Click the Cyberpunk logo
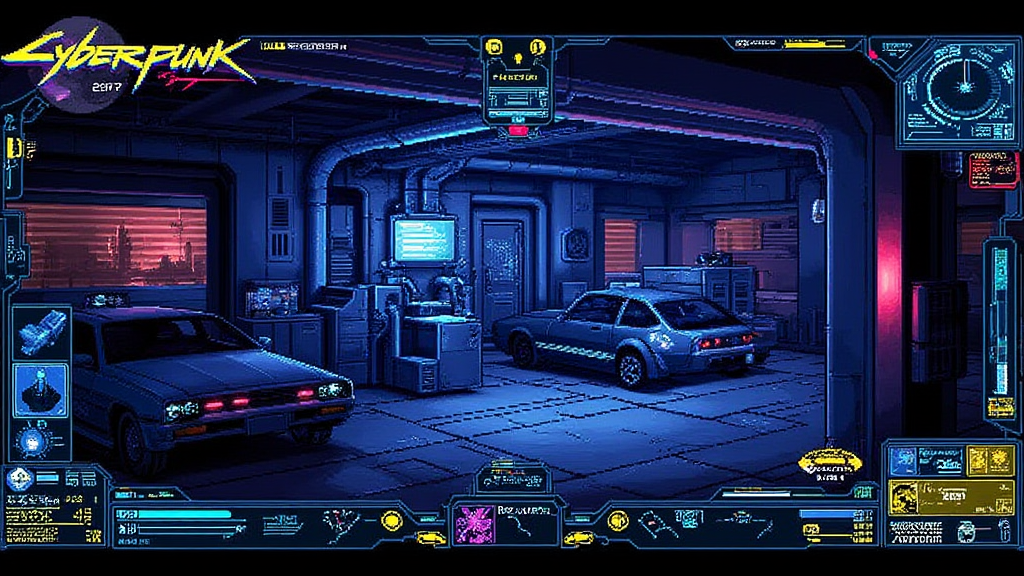This screenshot has width=1024, height=576. coord(130,58)
